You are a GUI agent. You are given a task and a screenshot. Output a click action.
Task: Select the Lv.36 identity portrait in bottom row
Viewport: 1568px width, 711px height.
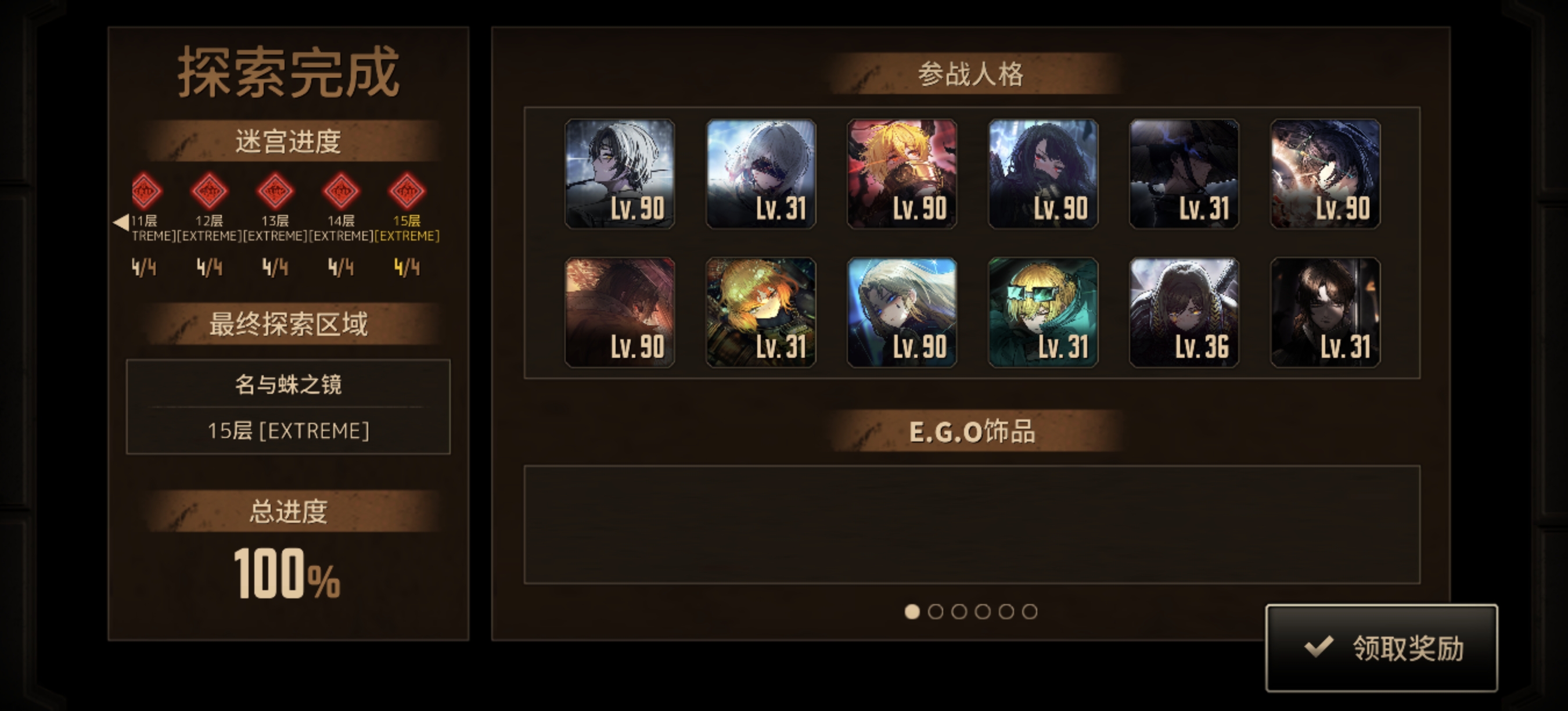coord(1184,314)
